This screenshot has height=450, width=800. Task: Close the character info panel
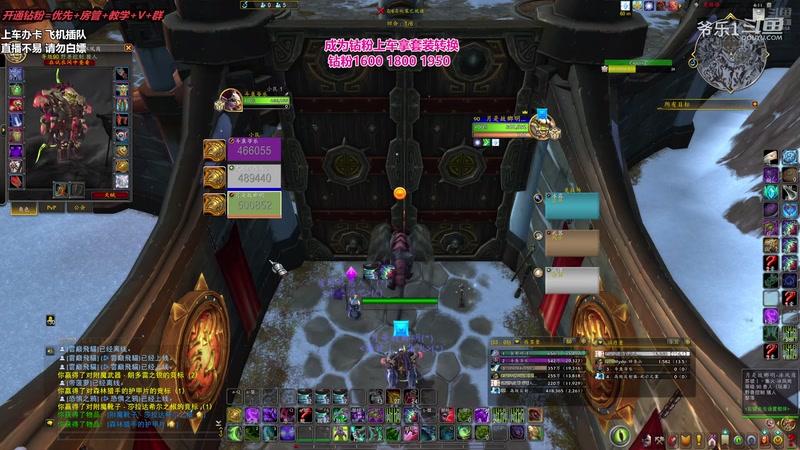pos(128,48)
